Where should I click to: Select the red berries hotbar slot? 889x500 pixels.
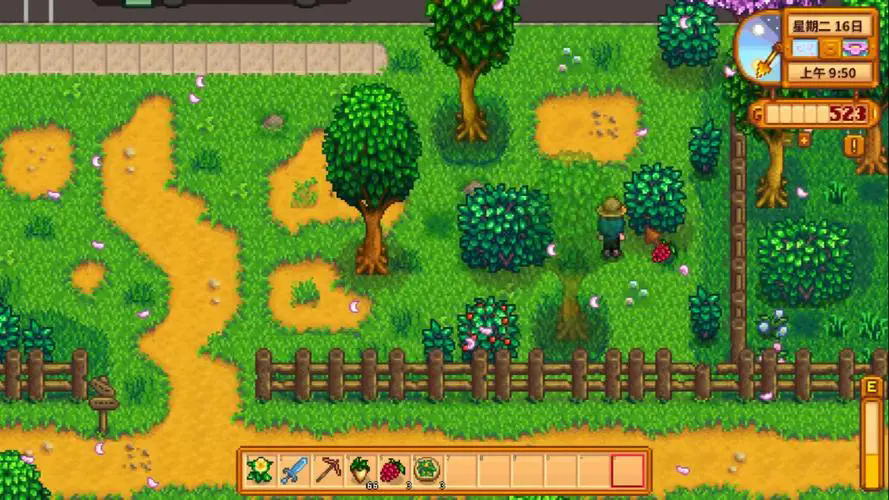point(394,469)
